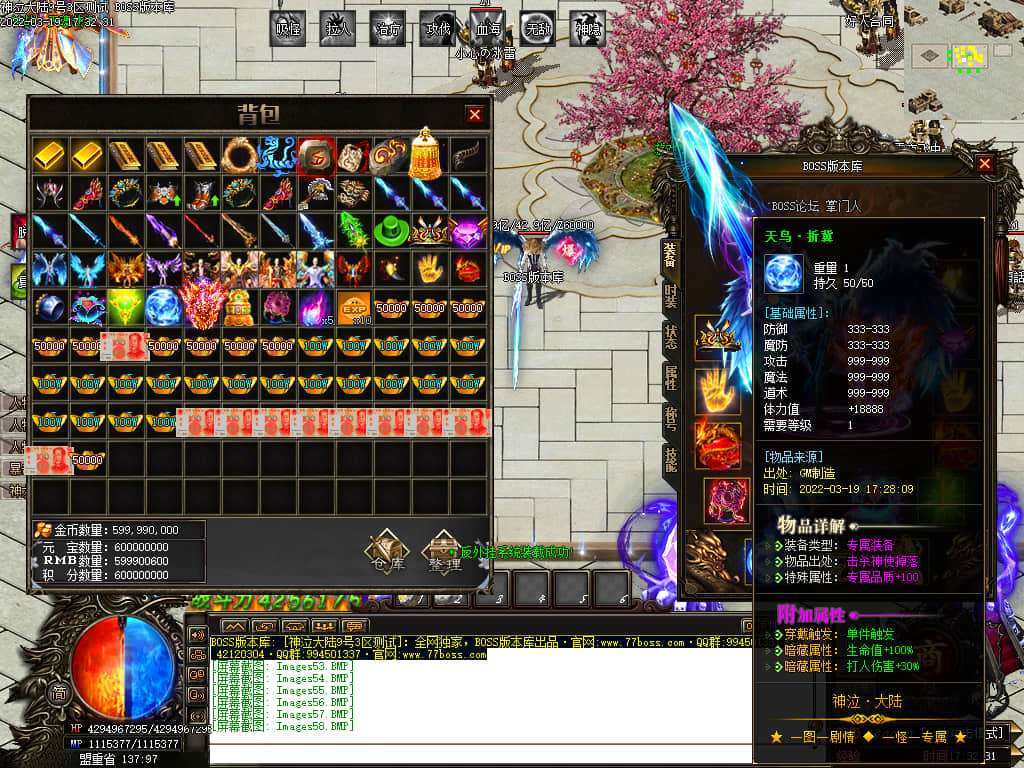
Task: Close the BOSS版本库 character panel
Action: click(x=985, y=164)
